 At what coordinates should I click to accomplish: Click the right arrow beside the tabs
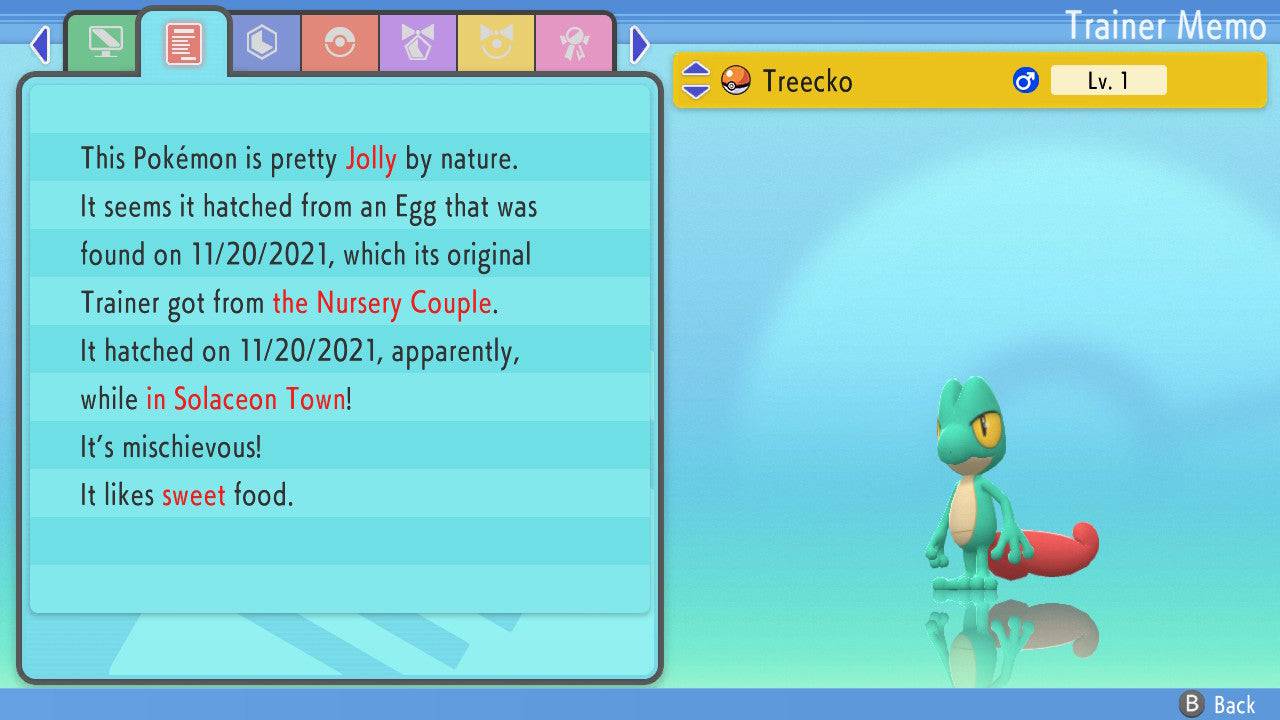[640, 44]
